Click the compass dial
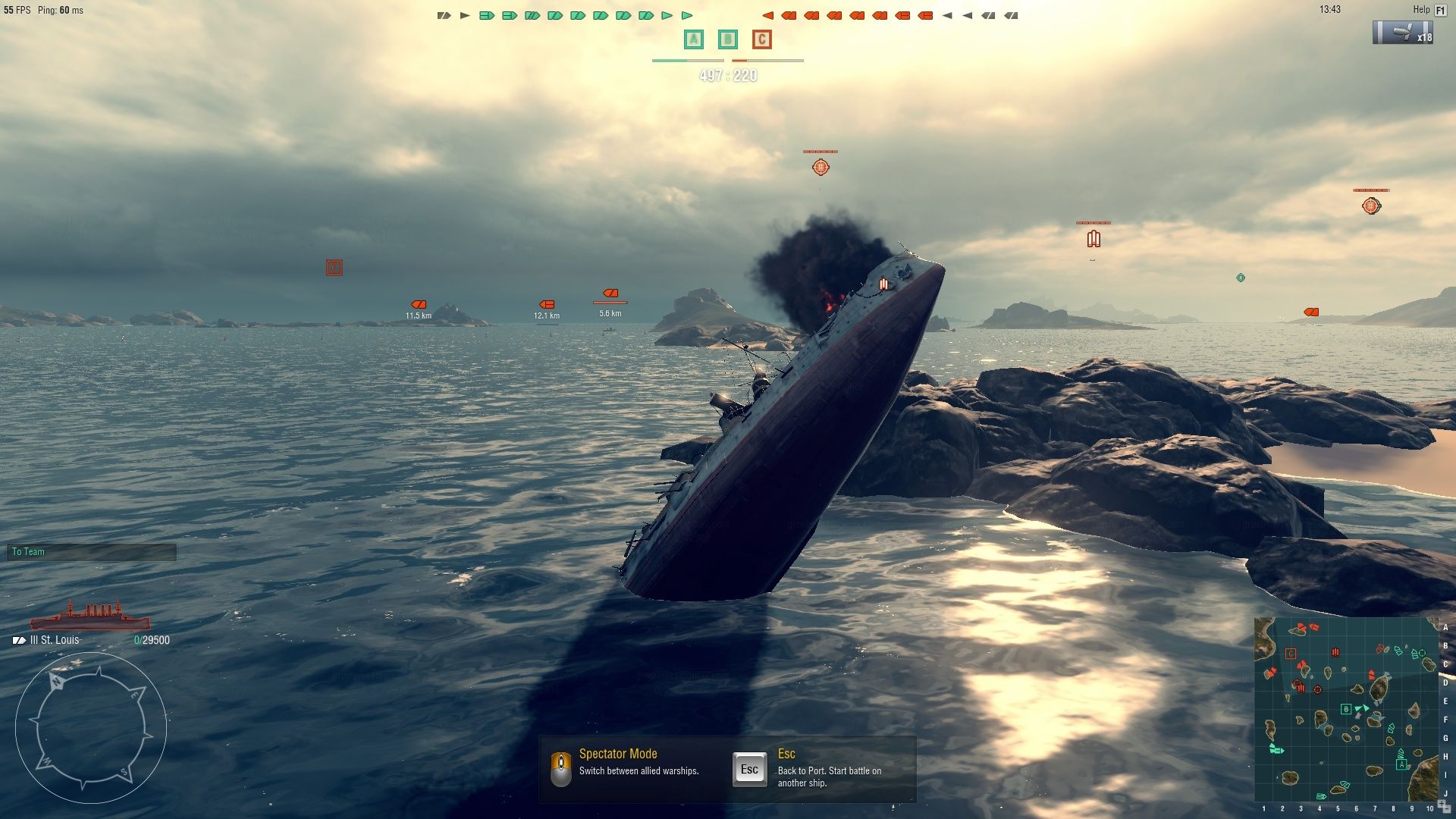The width and height of the screenshot is (1456, 819). tap(91, 728)
